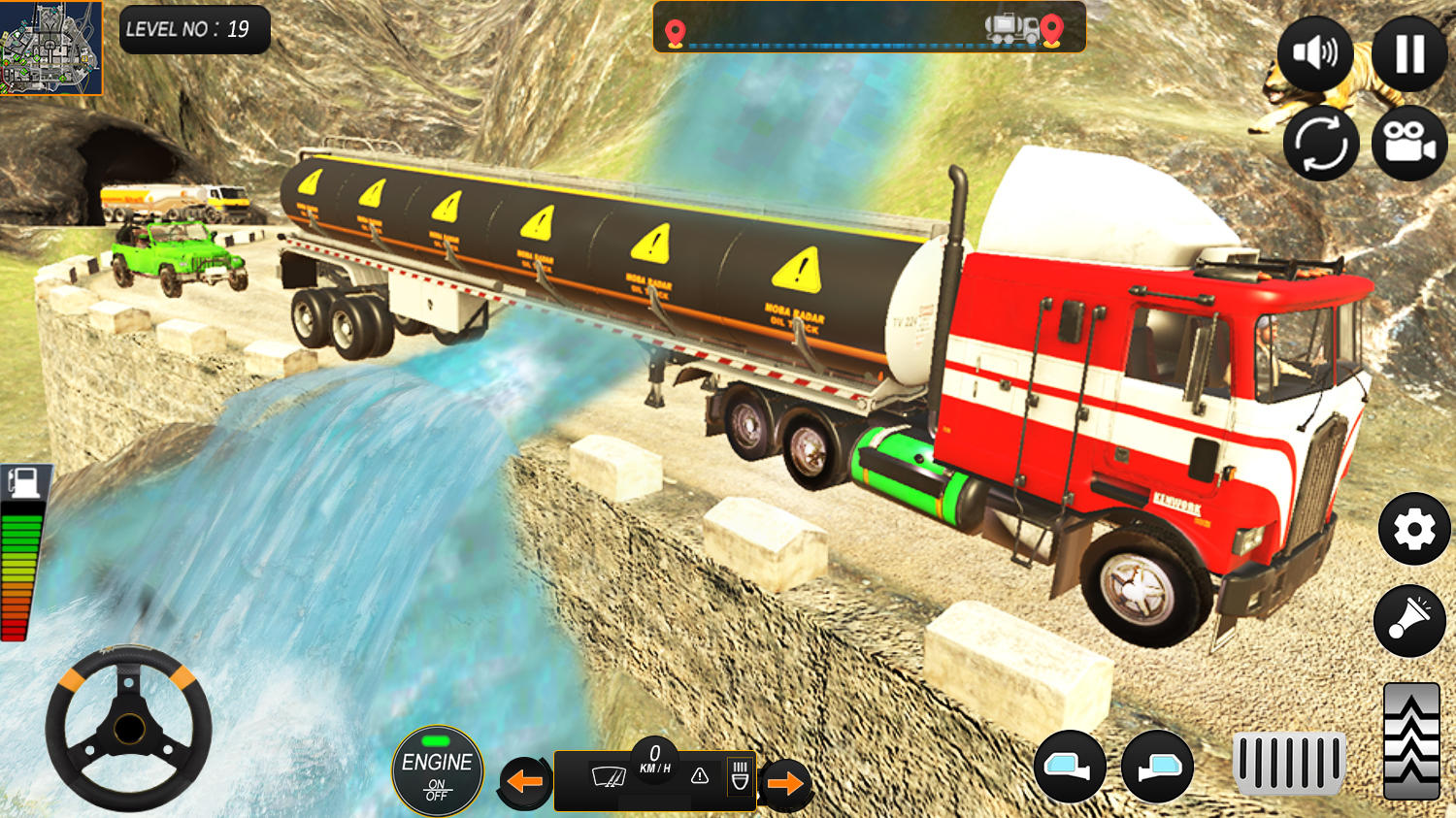
Task: Toggle the ENGINE ON/OFF switch
Action: pos(437,771)
